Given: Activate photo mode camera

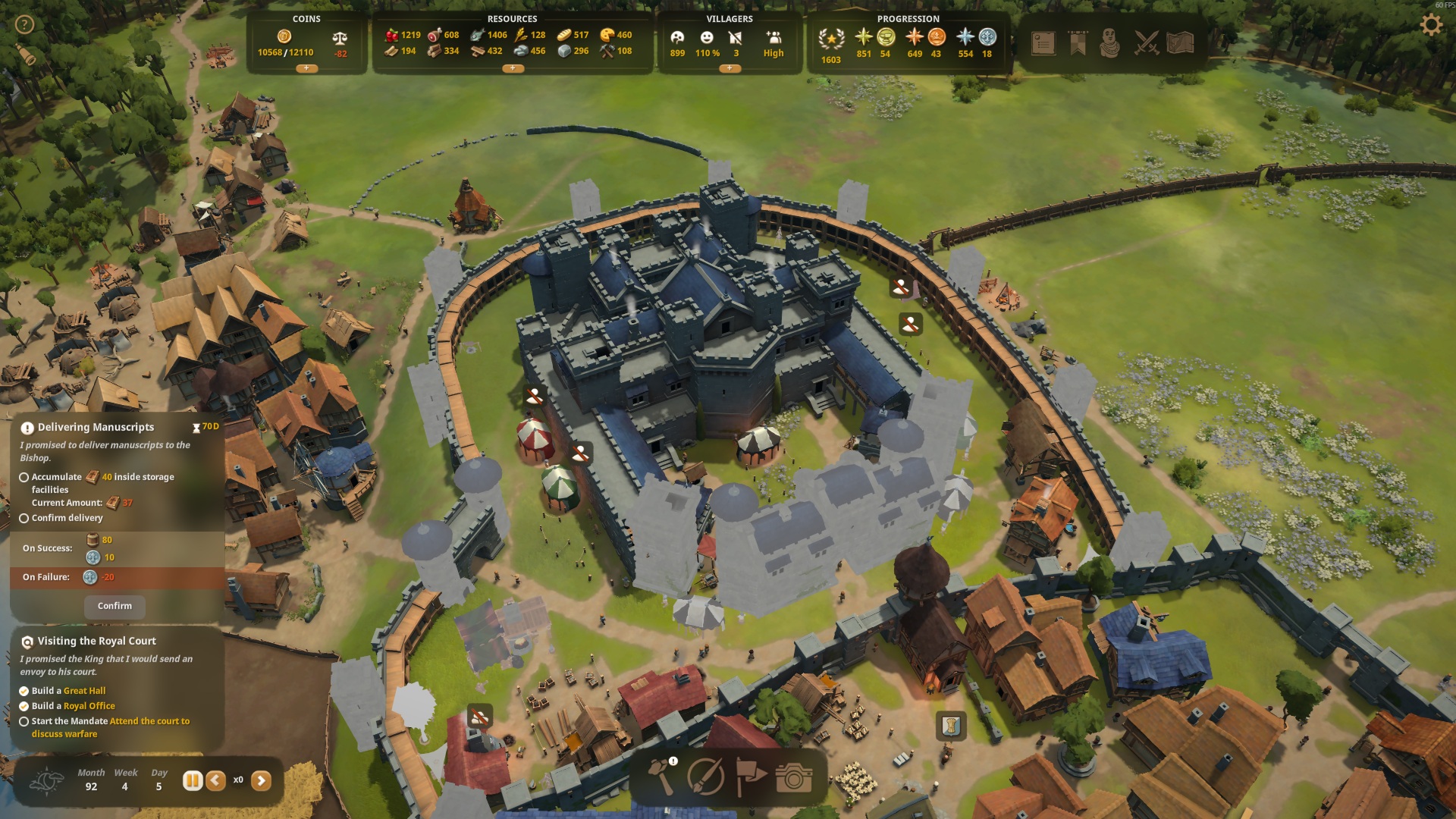Looking at the screenshot, I should click(794, 777).
